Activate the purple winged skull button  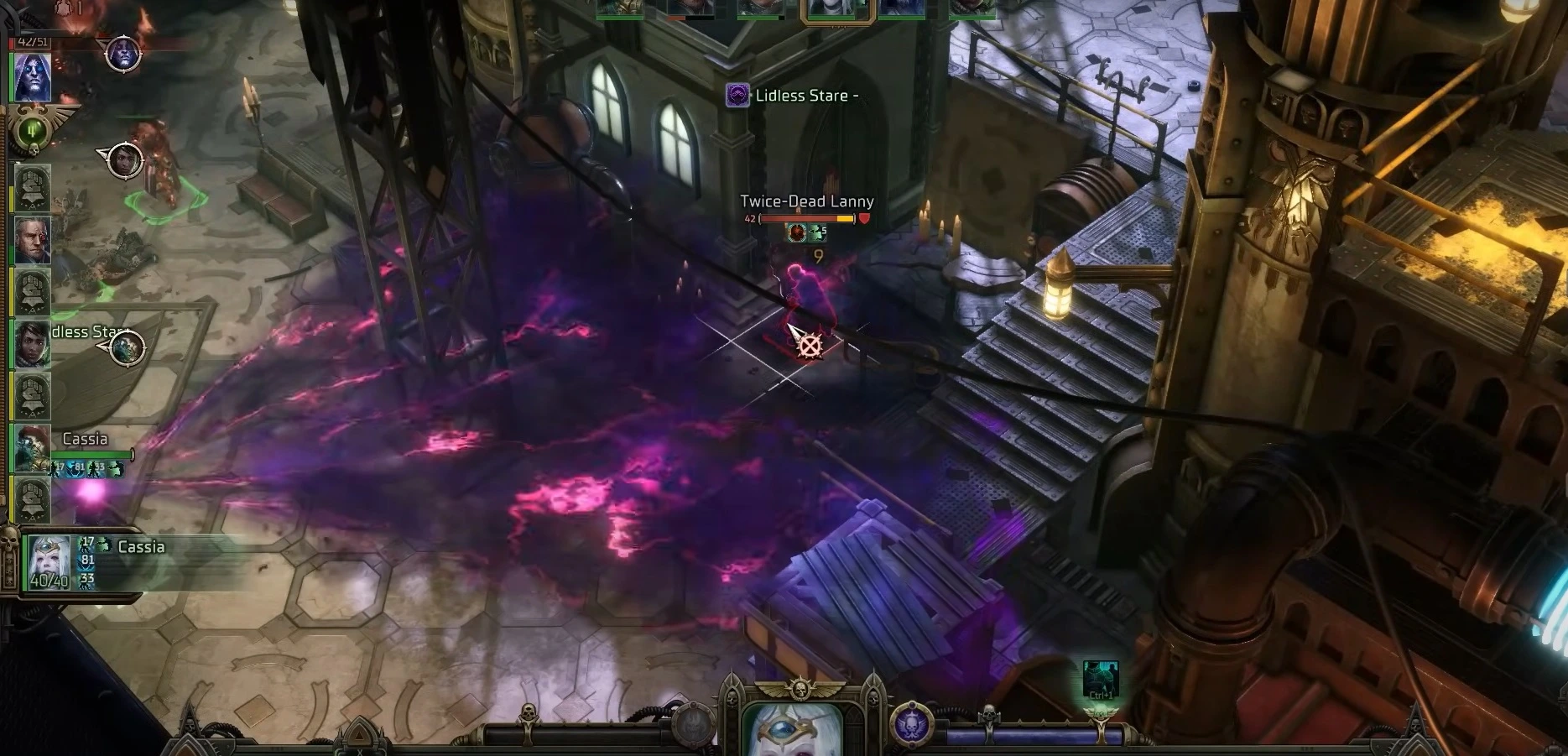click(x=909, y=725)
